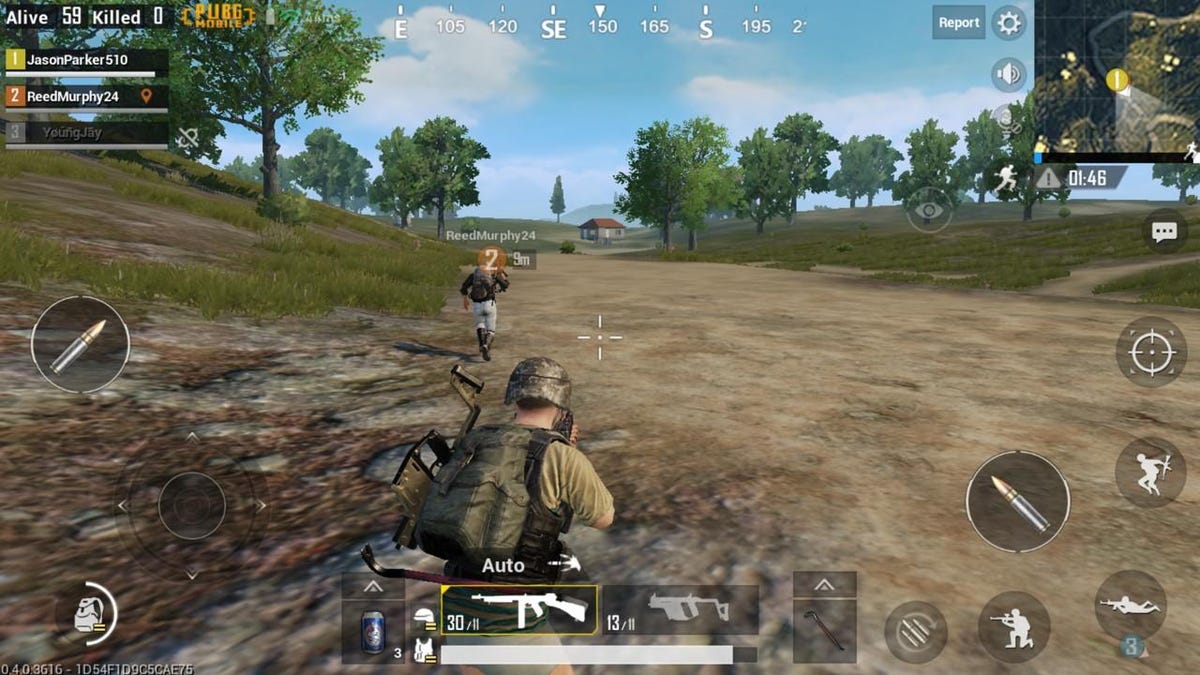
Task: Tap the prone stance button
Action: [1130, 606]
